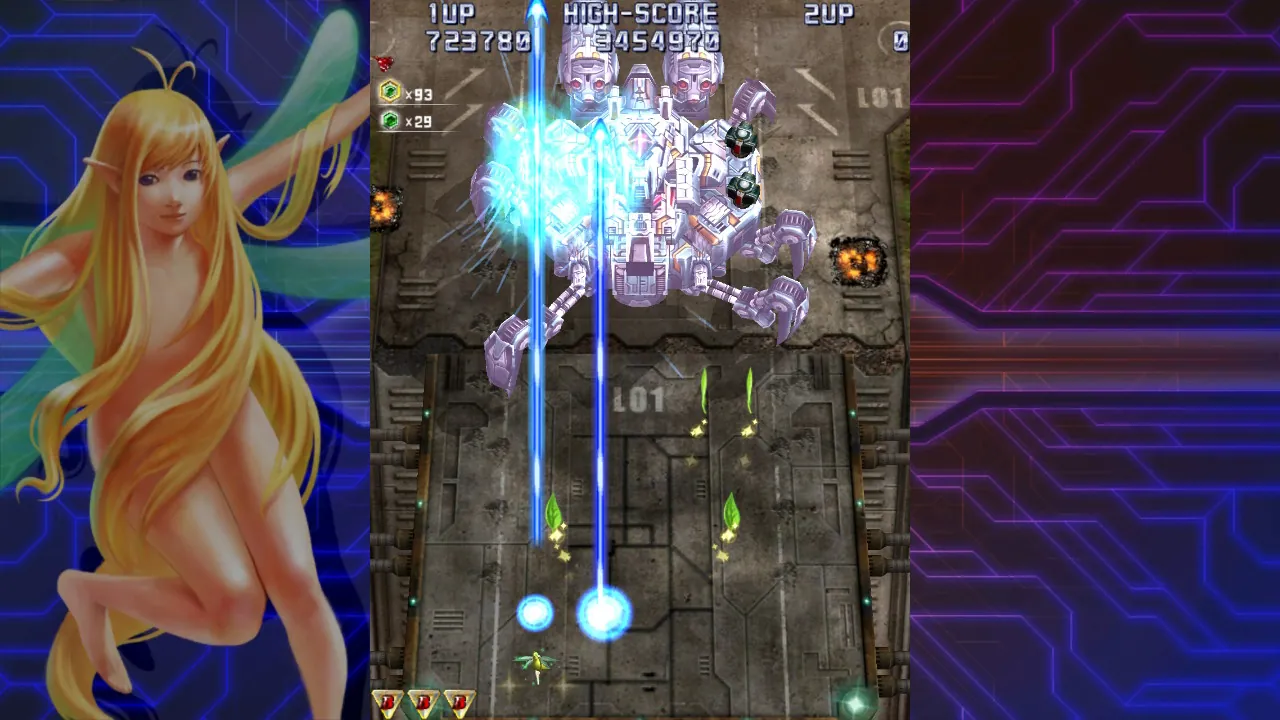1280x720 pixels.
Task: Click the second B bomb stock icon
Action: [x=423, y=702]
